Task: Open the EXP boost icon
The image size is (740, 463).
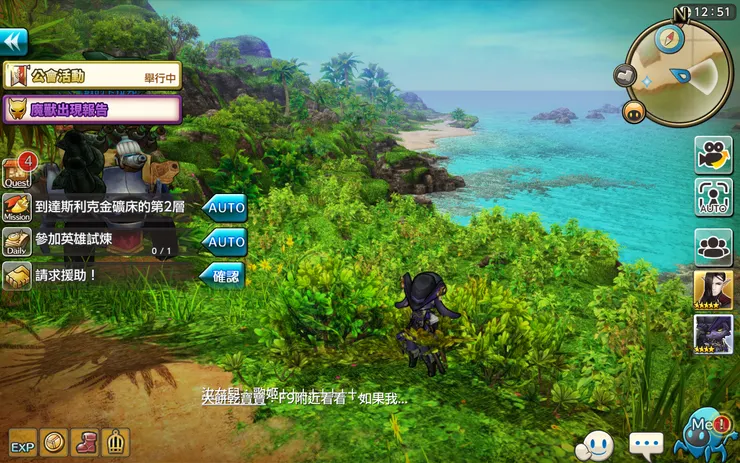Action: click(22, 441)
